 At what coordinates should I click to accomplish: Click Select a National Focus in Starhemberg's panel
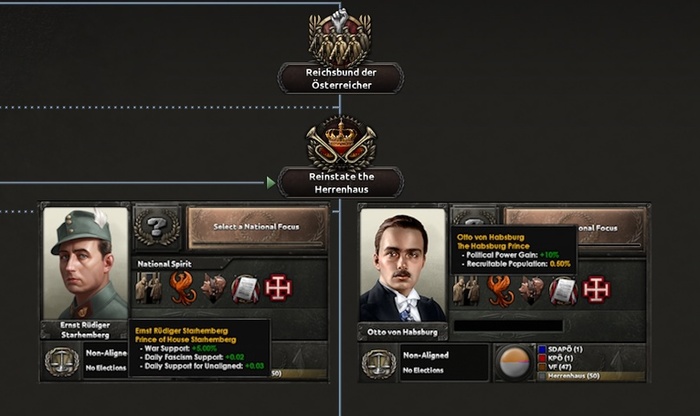[257, 228]
